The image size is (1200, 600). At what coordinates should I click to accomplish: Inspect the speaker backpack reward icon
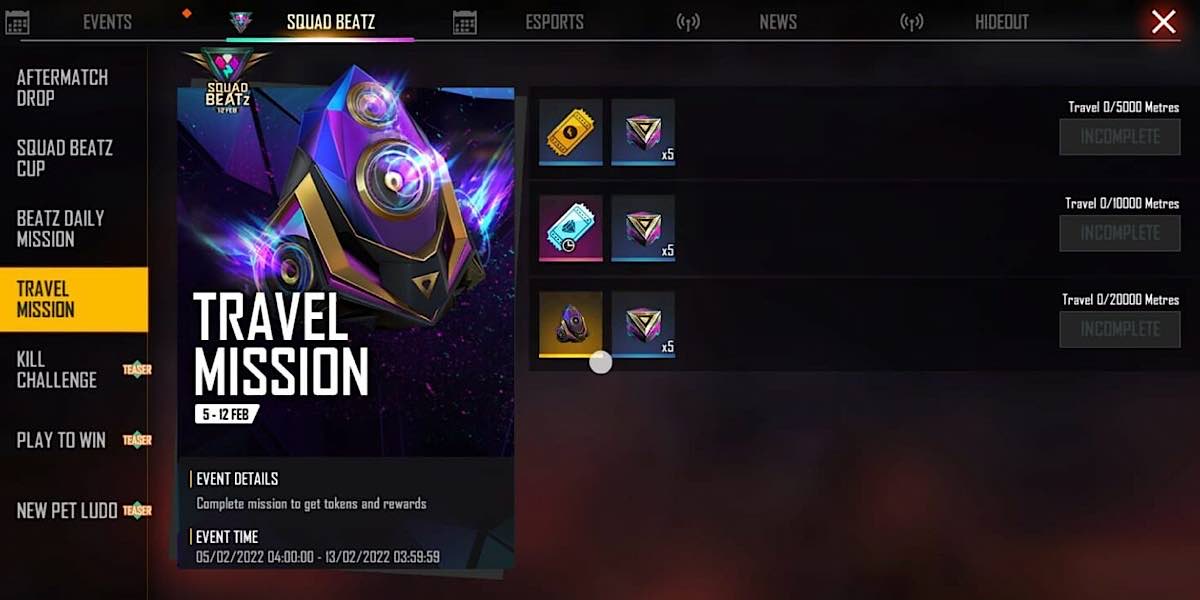[x=571, y=324]
